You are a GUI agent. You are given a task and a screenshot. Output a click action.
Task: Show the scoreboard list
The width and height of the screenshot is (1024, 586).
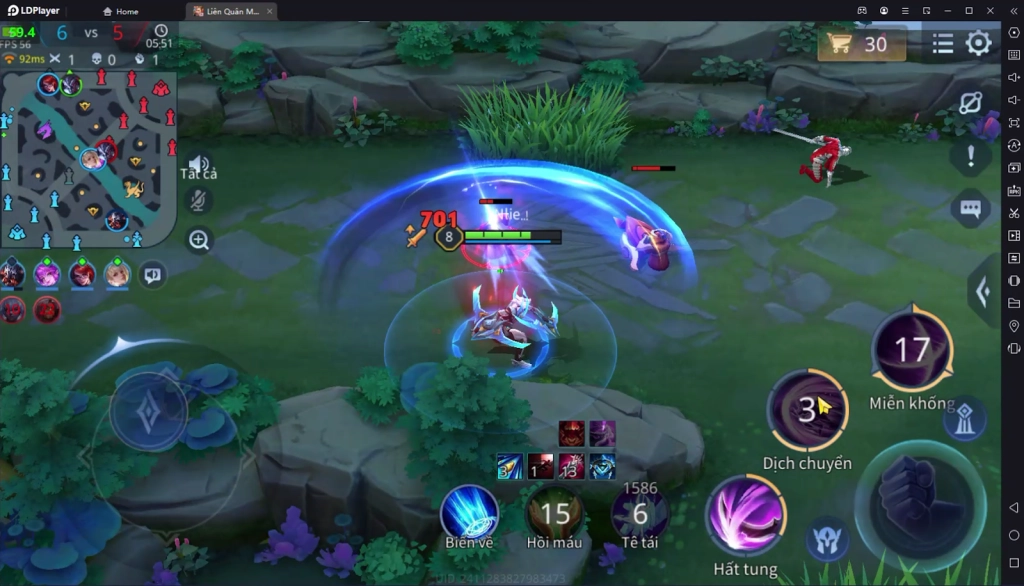tap(942, 44)
